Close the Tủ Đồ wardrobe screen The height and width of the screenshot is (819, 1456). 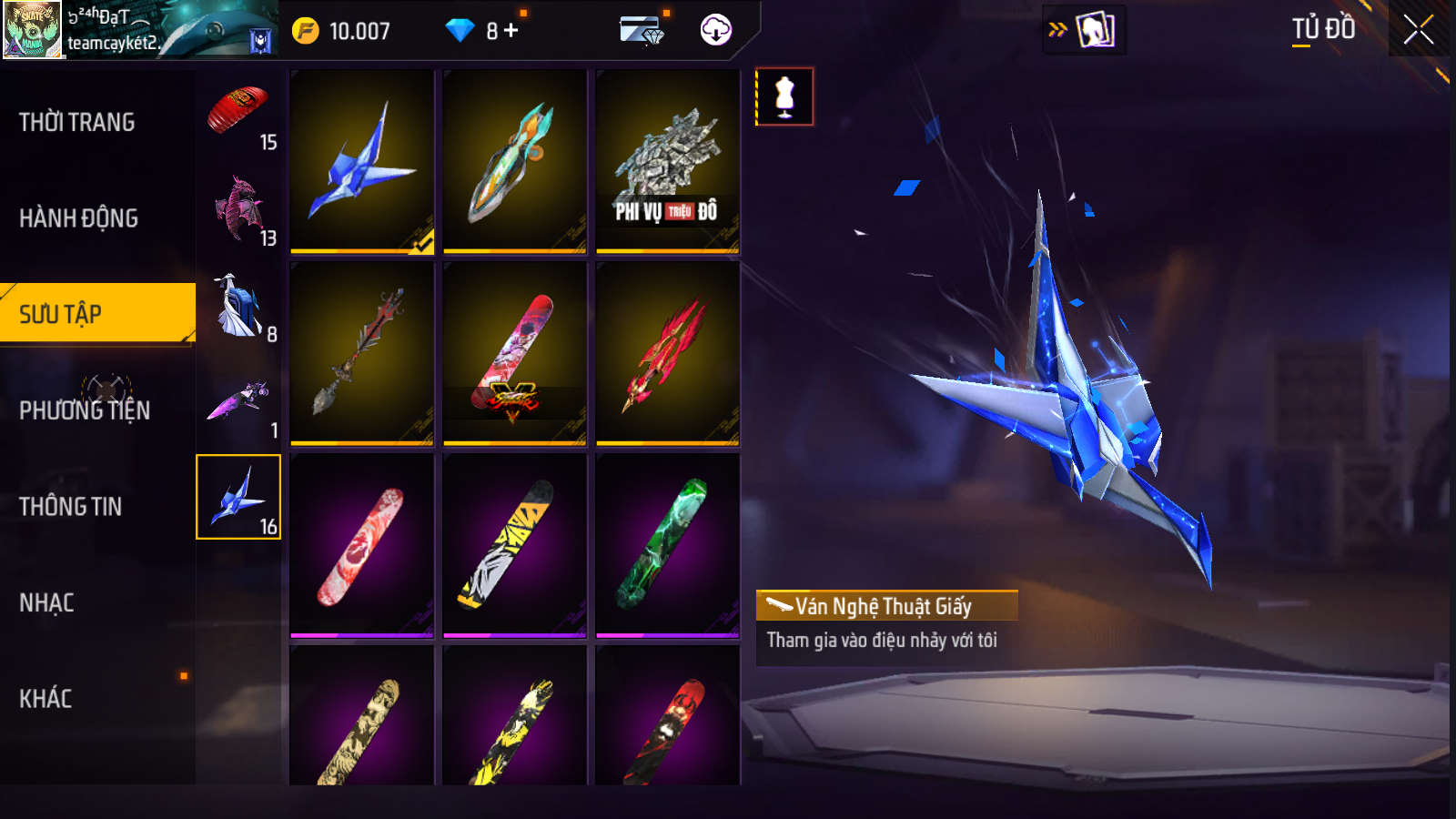tap(1418, 30)
